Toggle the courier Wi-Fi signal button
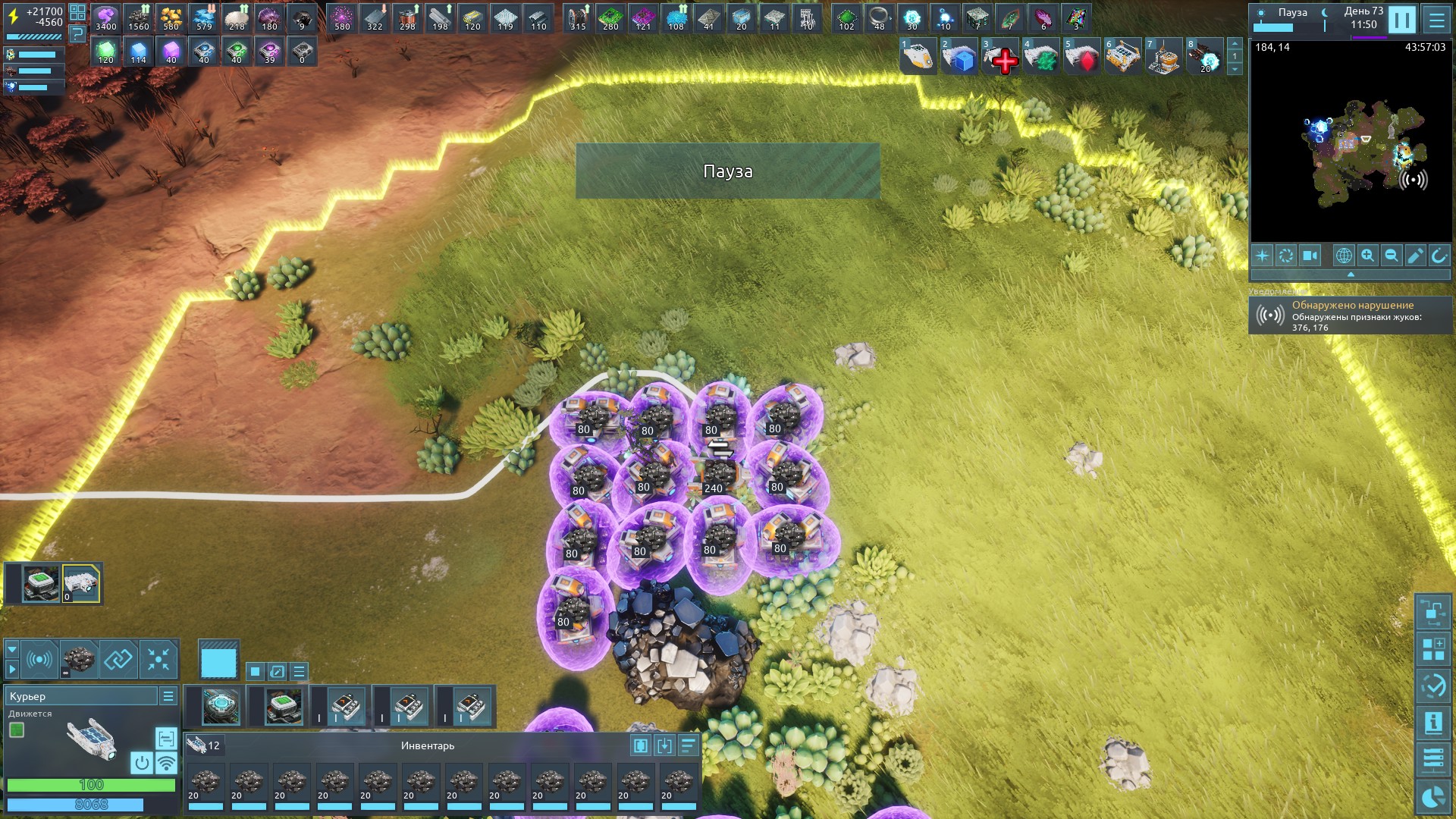This screenshot has width=1456, height=819. (166, 762)
